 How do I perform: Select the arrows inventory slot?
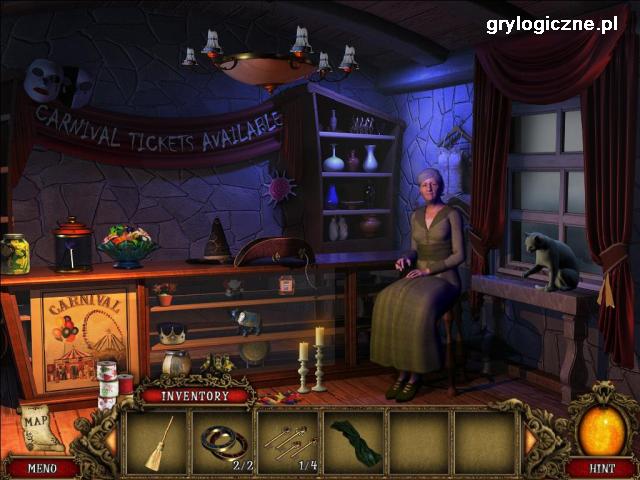click(x=289, y=442)
